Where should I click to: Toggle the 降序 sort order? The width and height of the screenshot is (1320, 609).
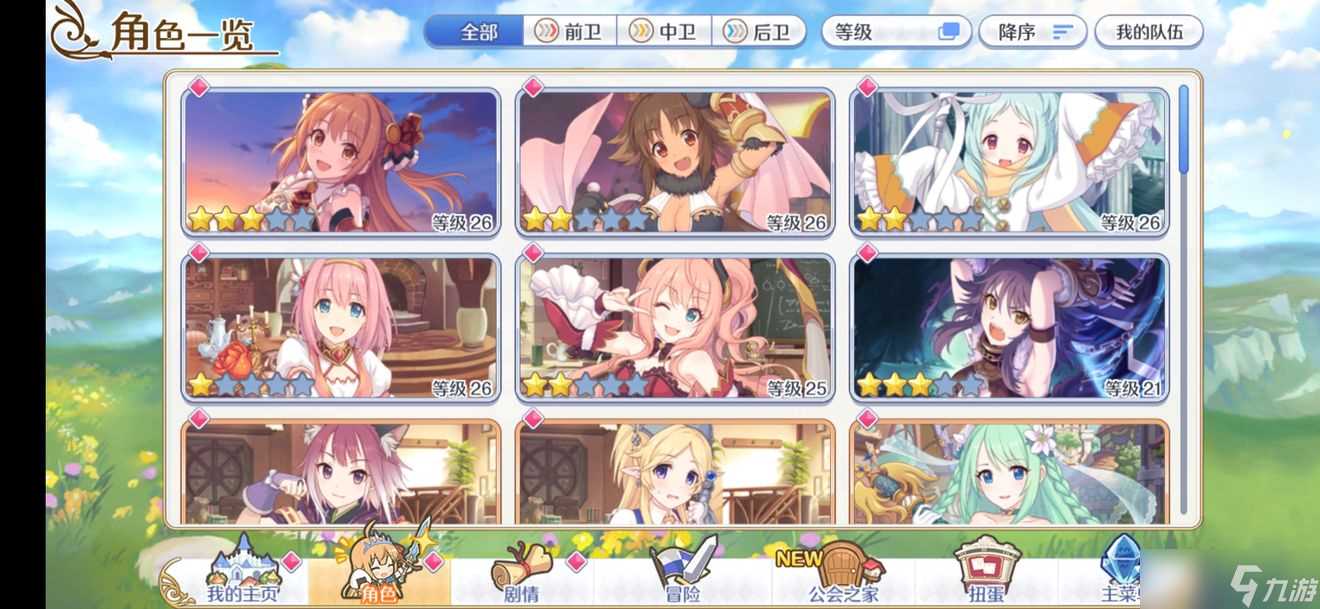(x=1028, y=32)
